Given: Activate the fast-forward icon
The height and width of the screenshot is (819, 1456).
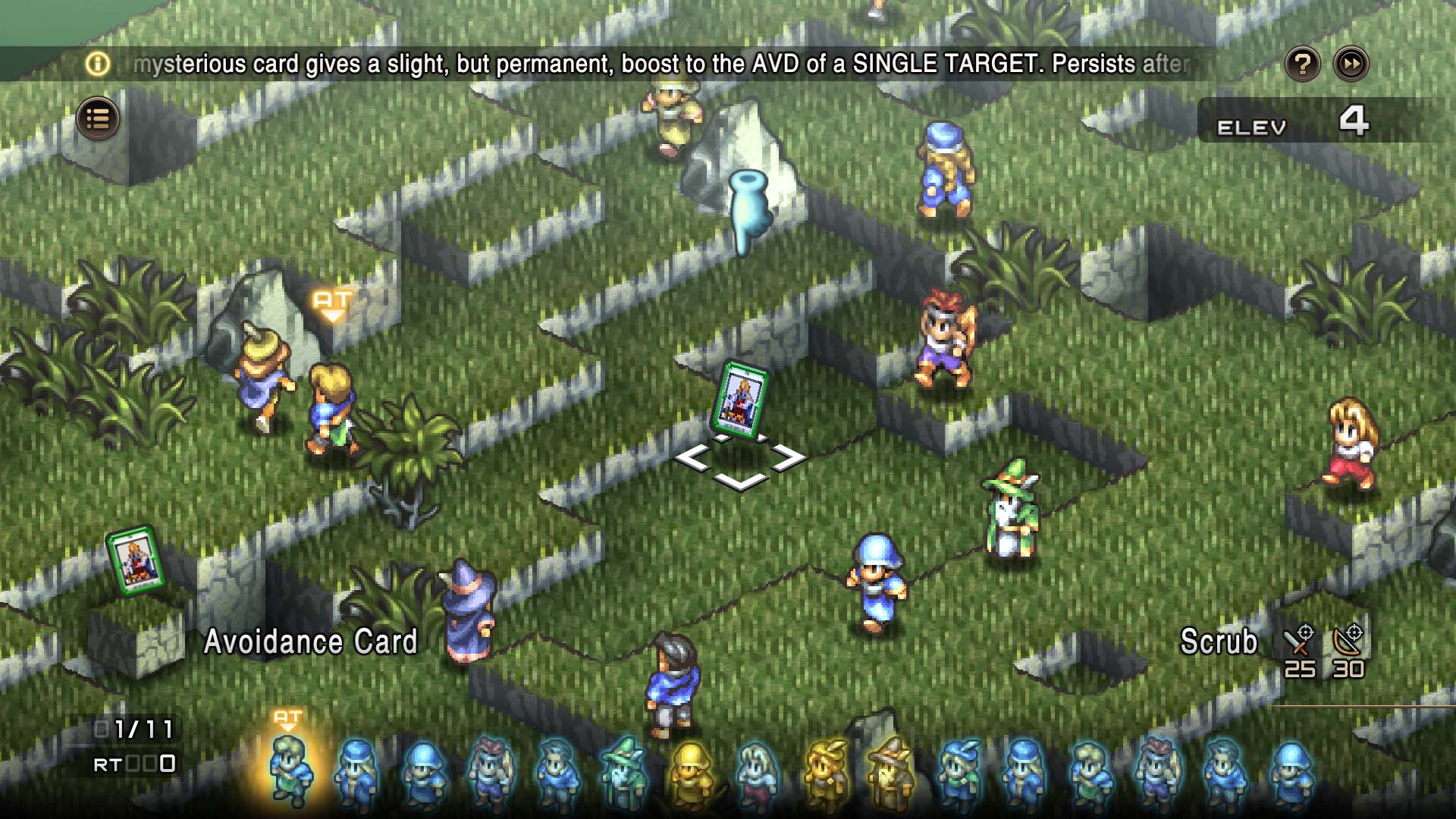Looking at the screenshot, I should click(1350, 64).
